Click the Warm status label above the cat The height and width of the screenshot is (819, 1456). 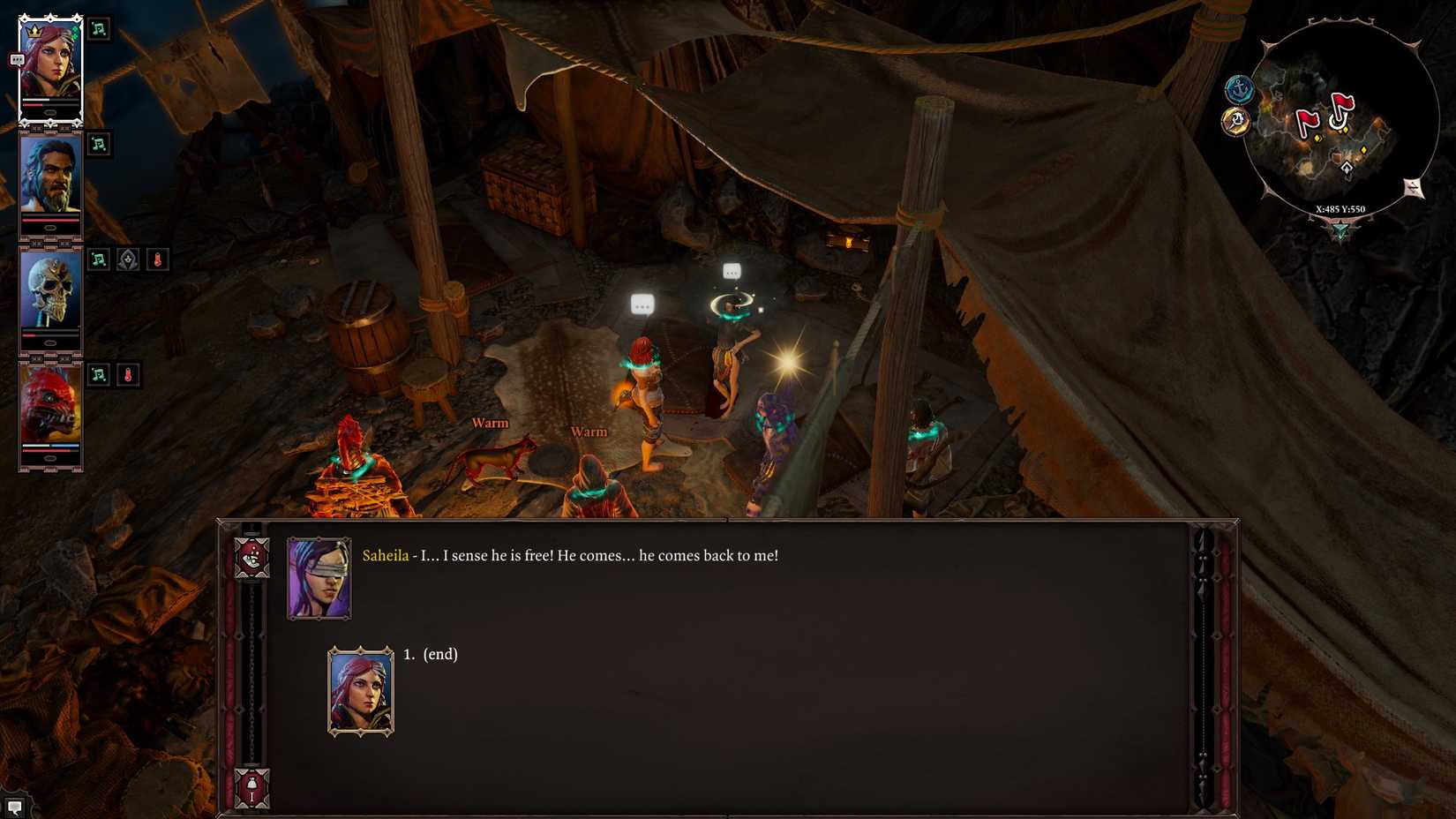coord(489,423)
